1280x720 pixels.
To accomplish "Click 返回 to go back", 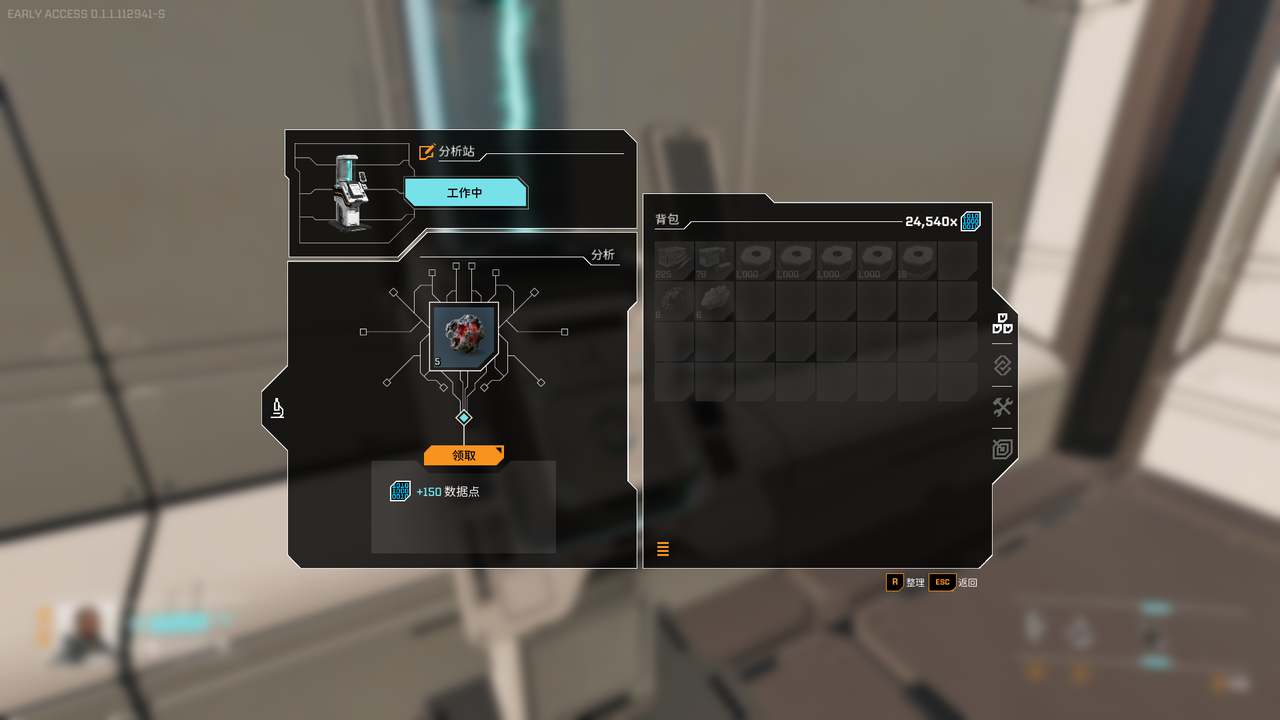I will tap(953, 582).
